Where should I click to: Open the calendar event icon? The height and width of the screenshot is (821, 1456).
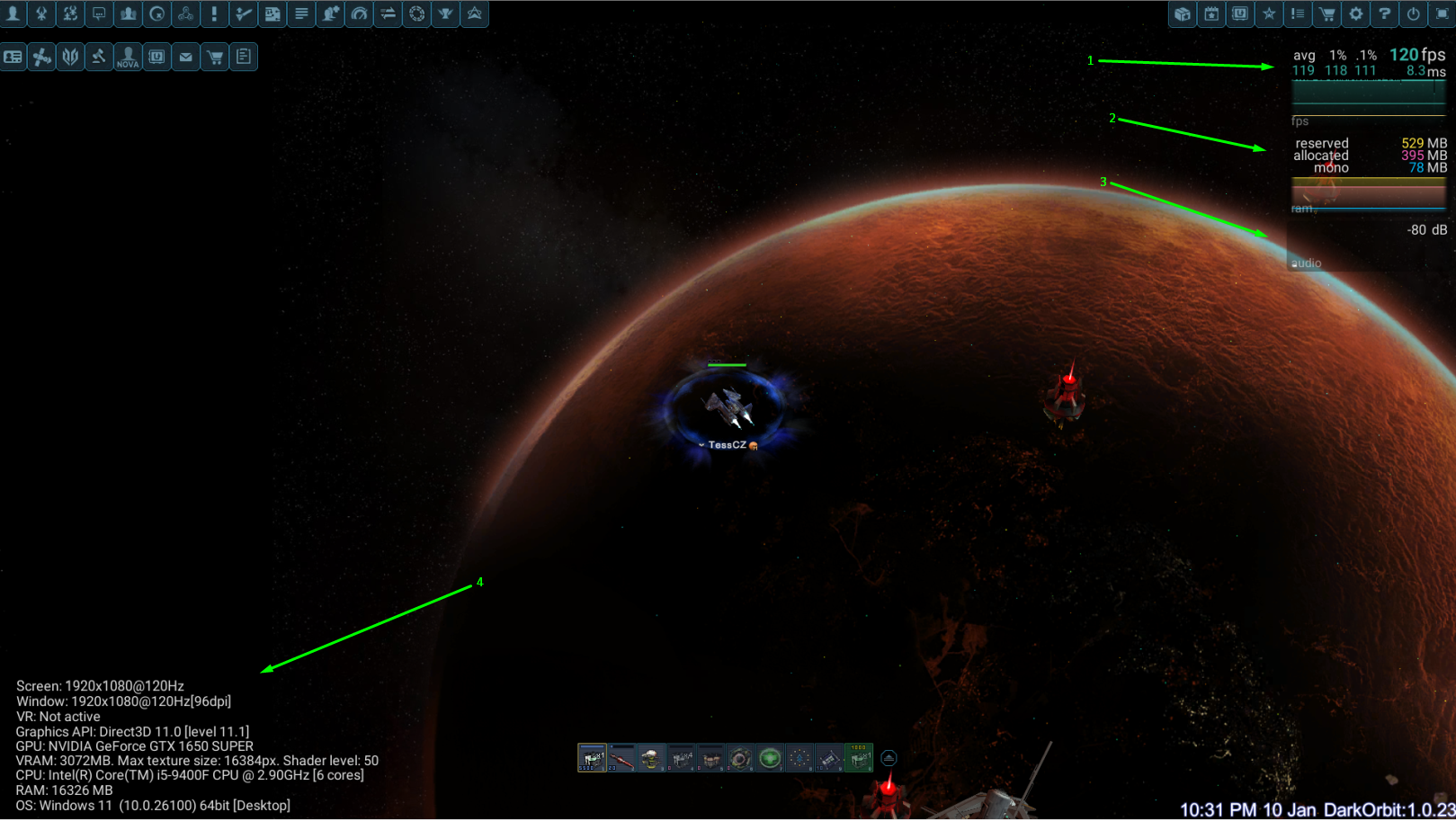(1211, 13)
